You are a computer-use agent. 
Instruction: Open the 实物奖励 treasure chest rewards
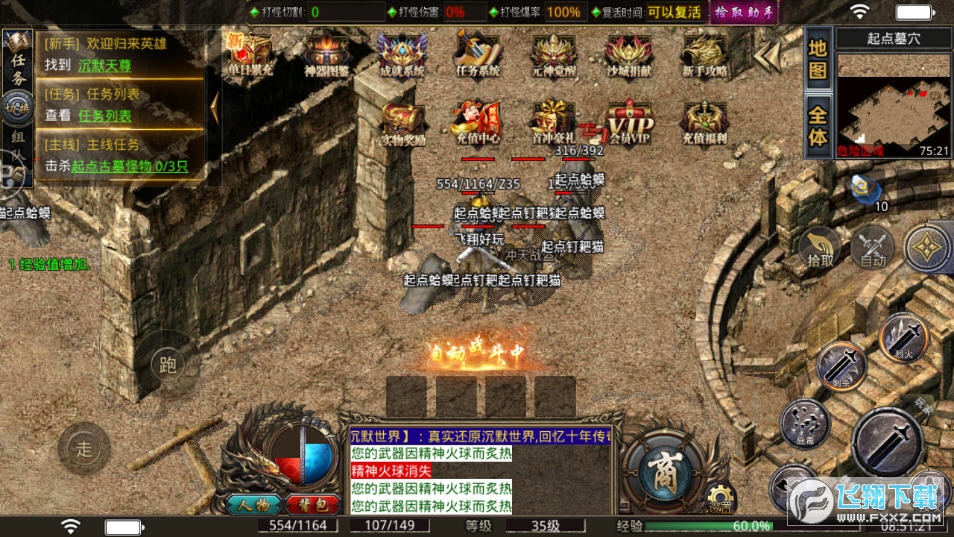click(402, 122)
